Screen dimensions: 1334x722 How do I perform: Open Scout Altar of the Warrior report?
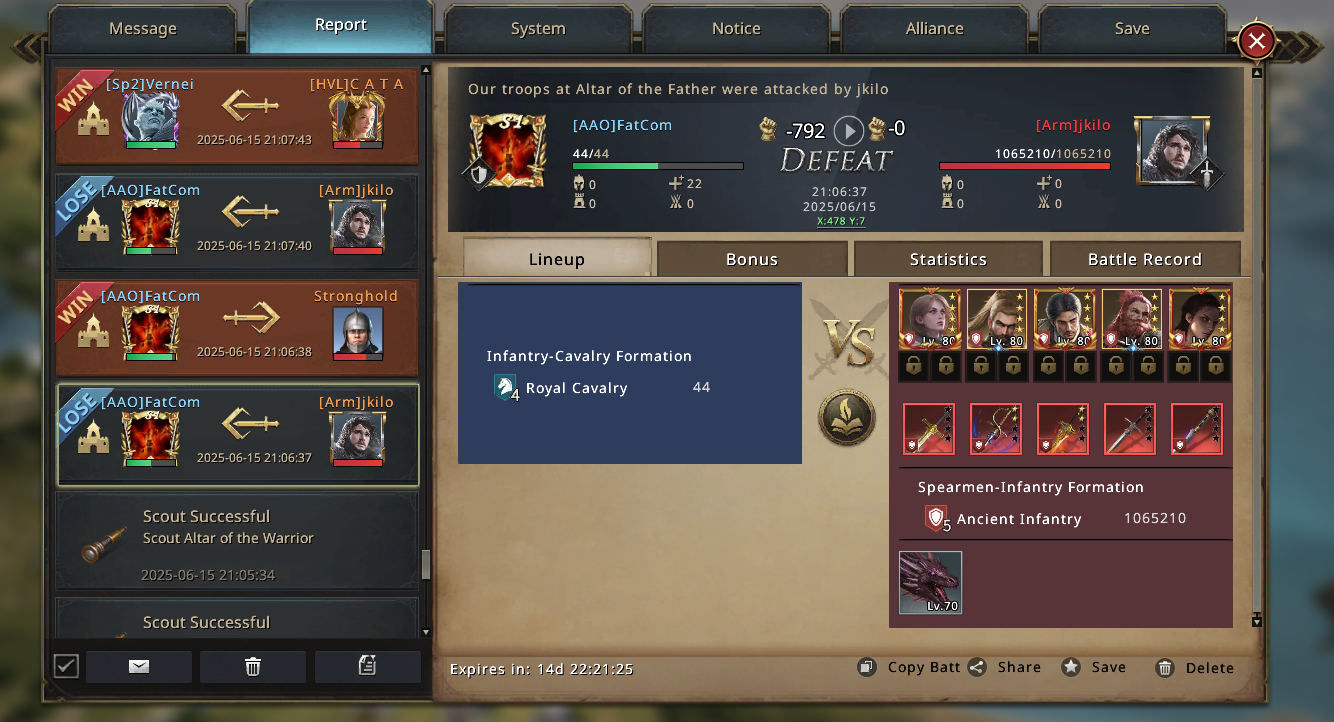point(236,540)
